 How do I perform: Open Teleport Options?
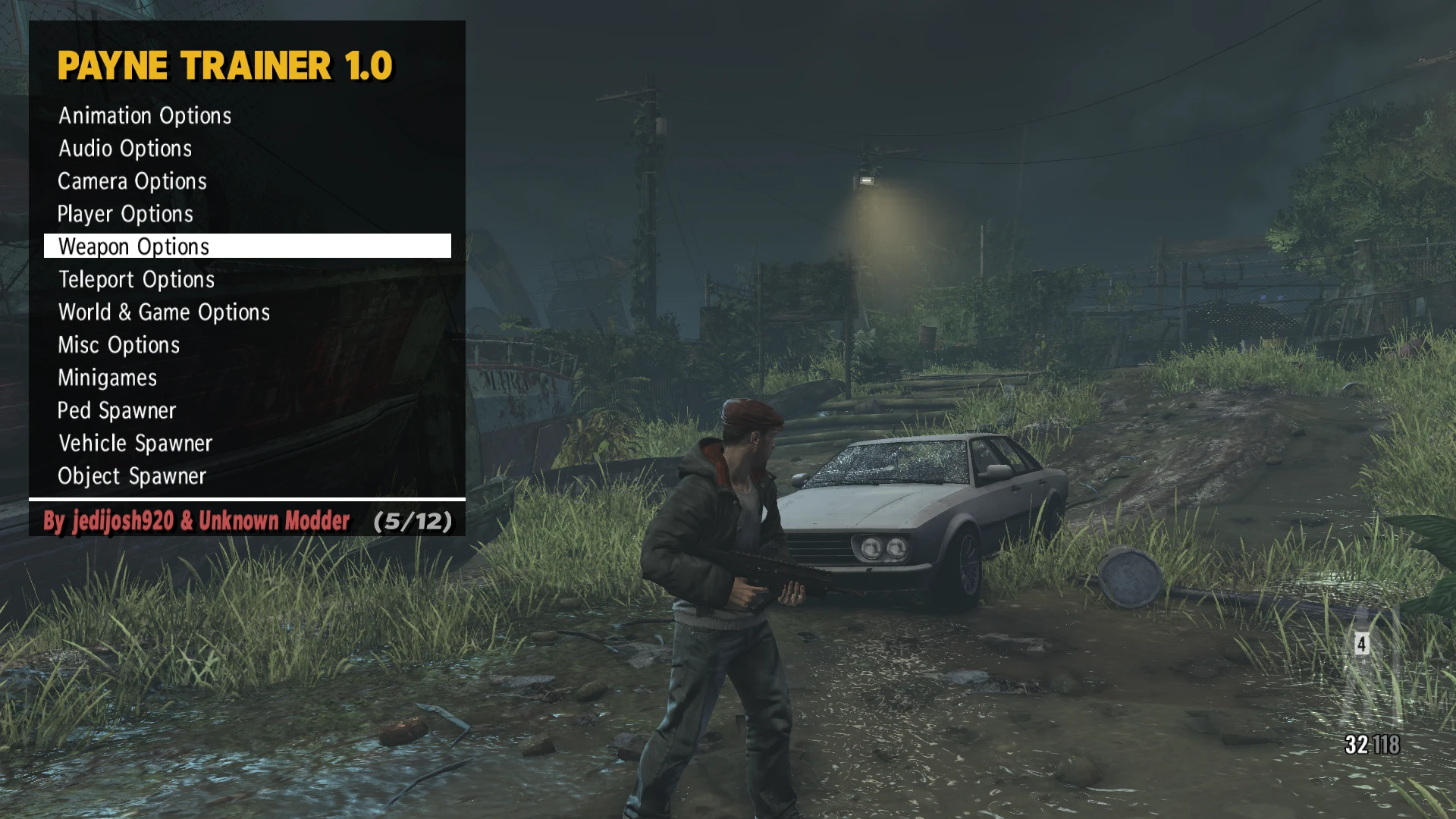135,279
